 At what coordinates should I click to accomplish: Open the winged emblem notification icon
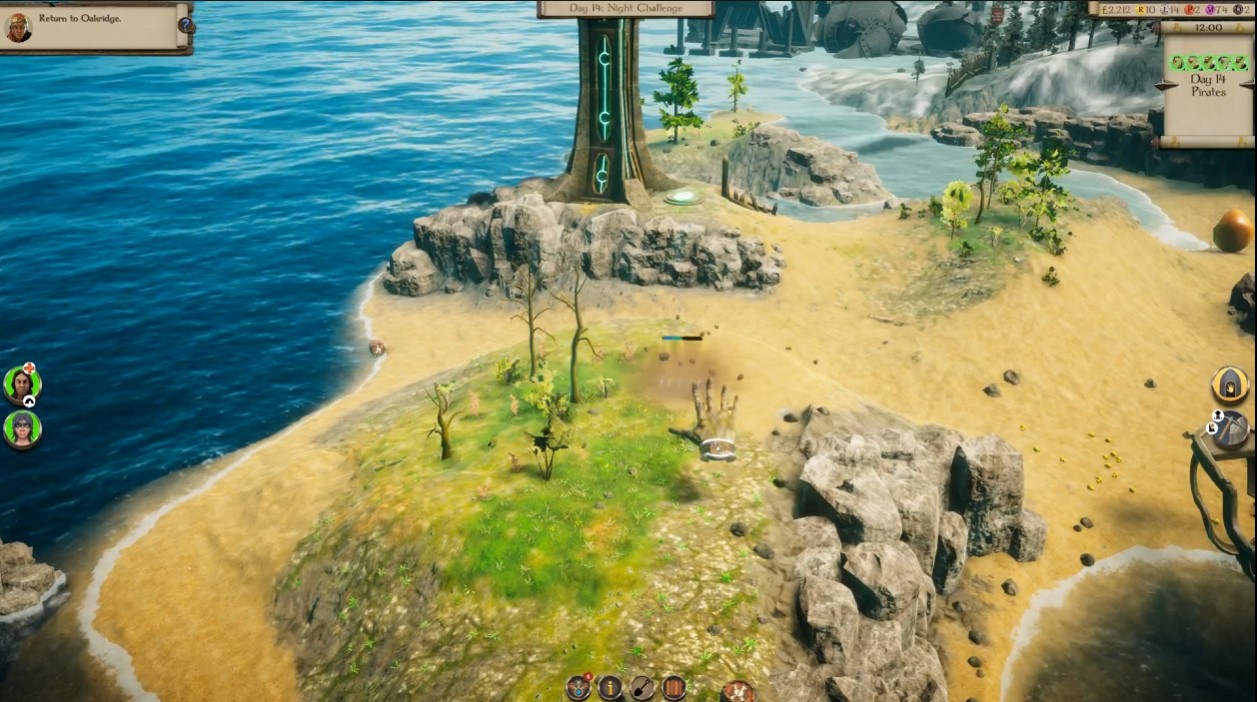(x=578, y=687)
